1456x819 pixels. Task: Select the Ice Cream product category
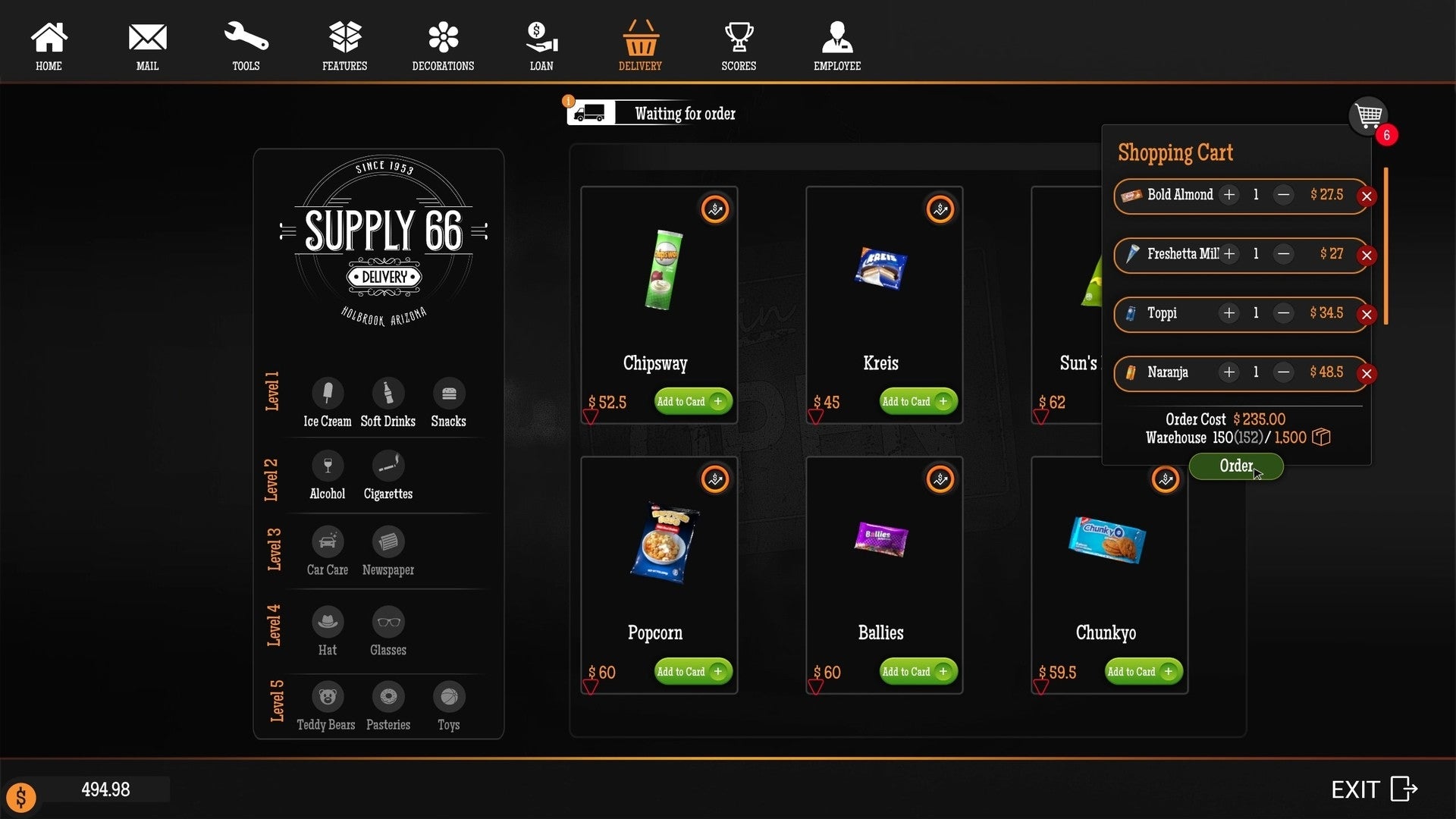point(328,402)
